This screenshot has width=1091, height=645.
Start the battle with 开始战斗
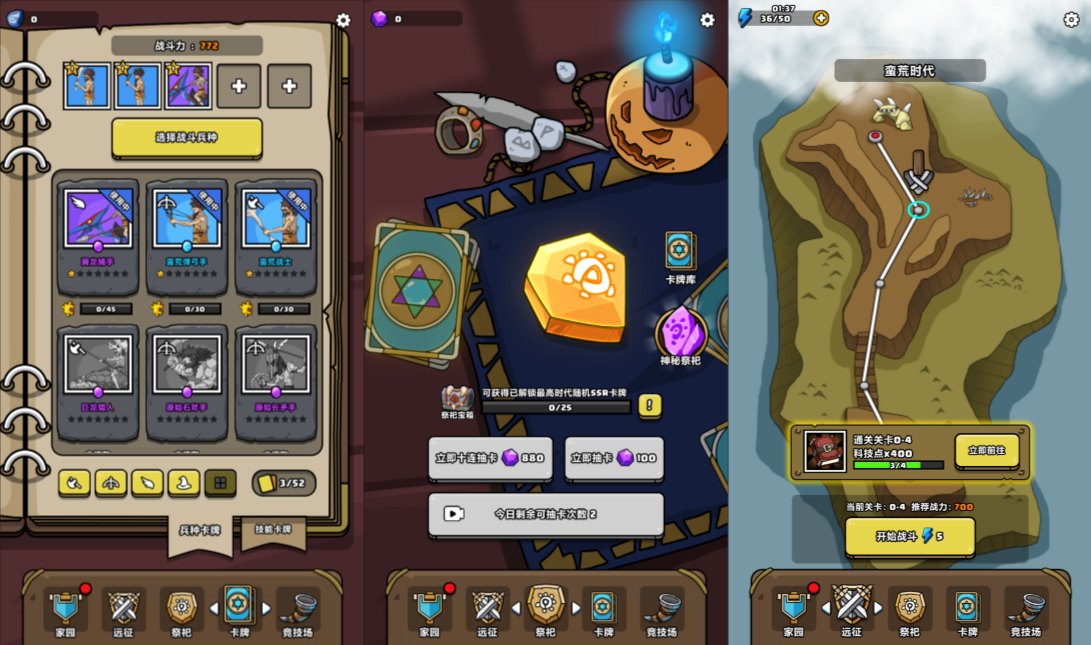point(910,537)
